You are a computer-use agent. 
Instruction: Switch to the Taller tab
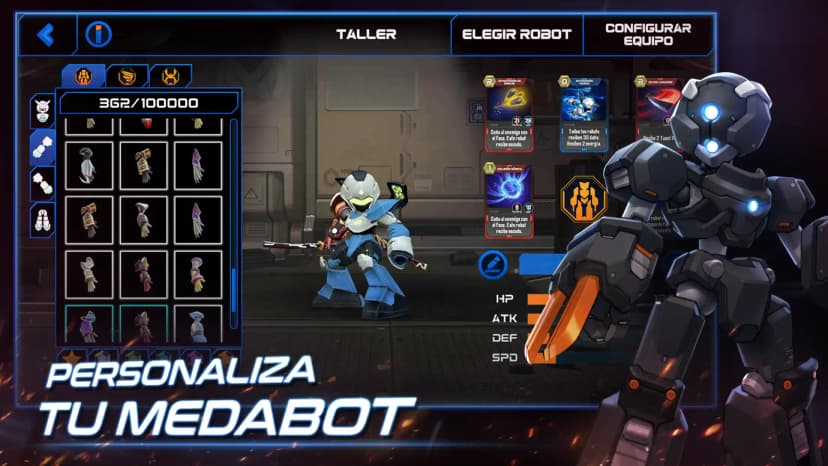pos(365,34)
